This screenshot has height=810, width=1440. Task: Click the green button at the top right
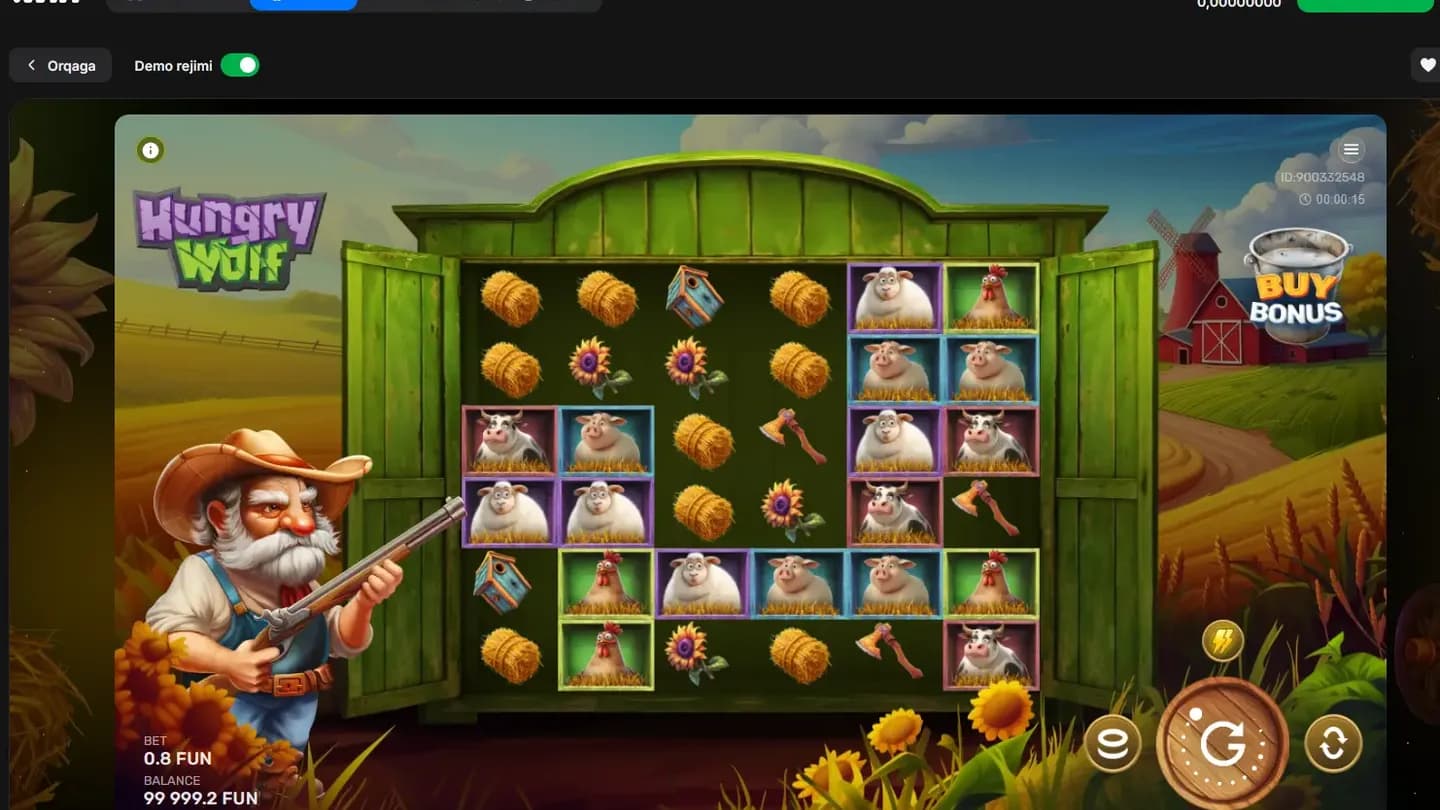click(x=1365, y=3)
